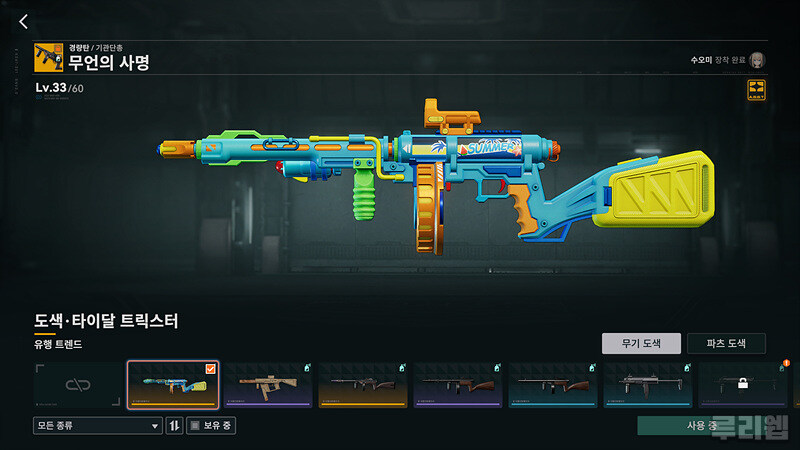Select the locked skin with padlock icon
Image resolution: width=800 pixels, height=450 pixels.
click(743, 385)
